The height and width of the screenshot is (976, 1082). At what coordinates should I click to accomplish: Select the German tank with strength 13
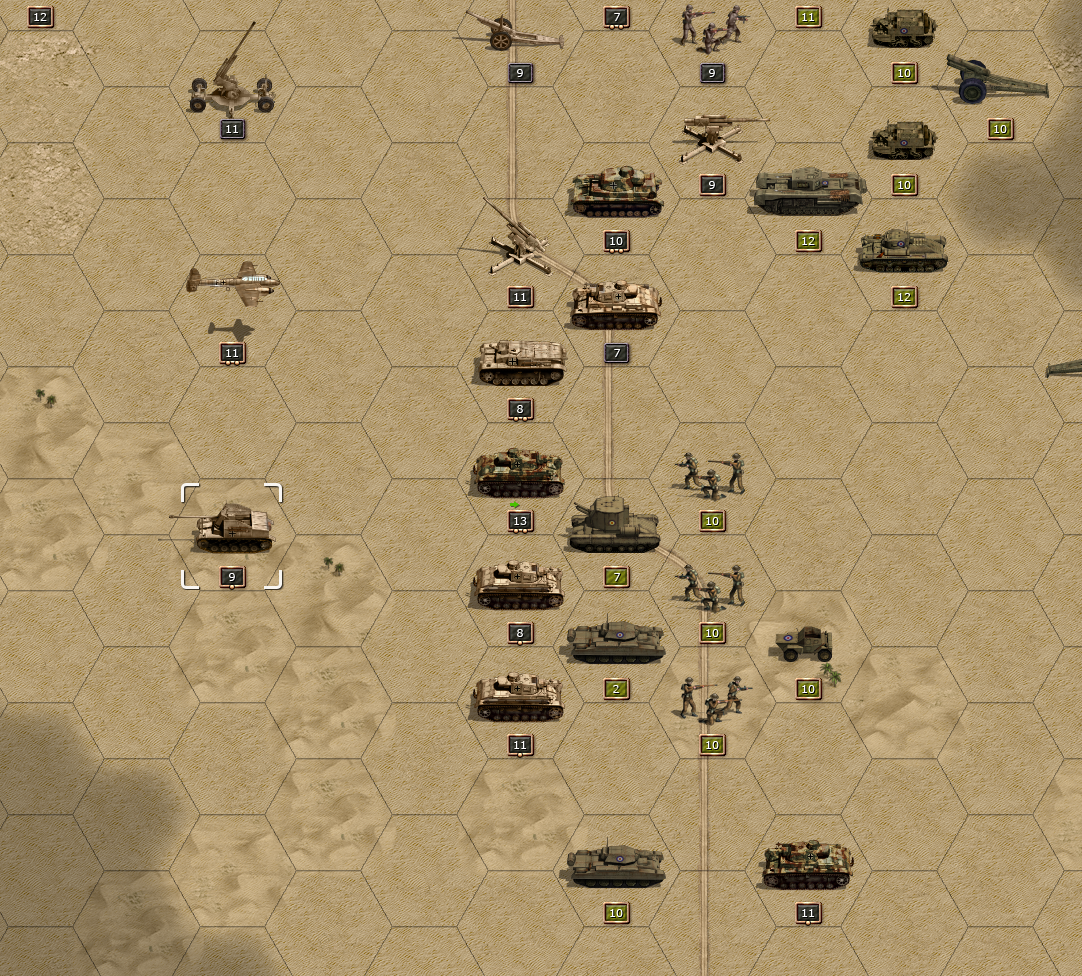pos(518,475)
